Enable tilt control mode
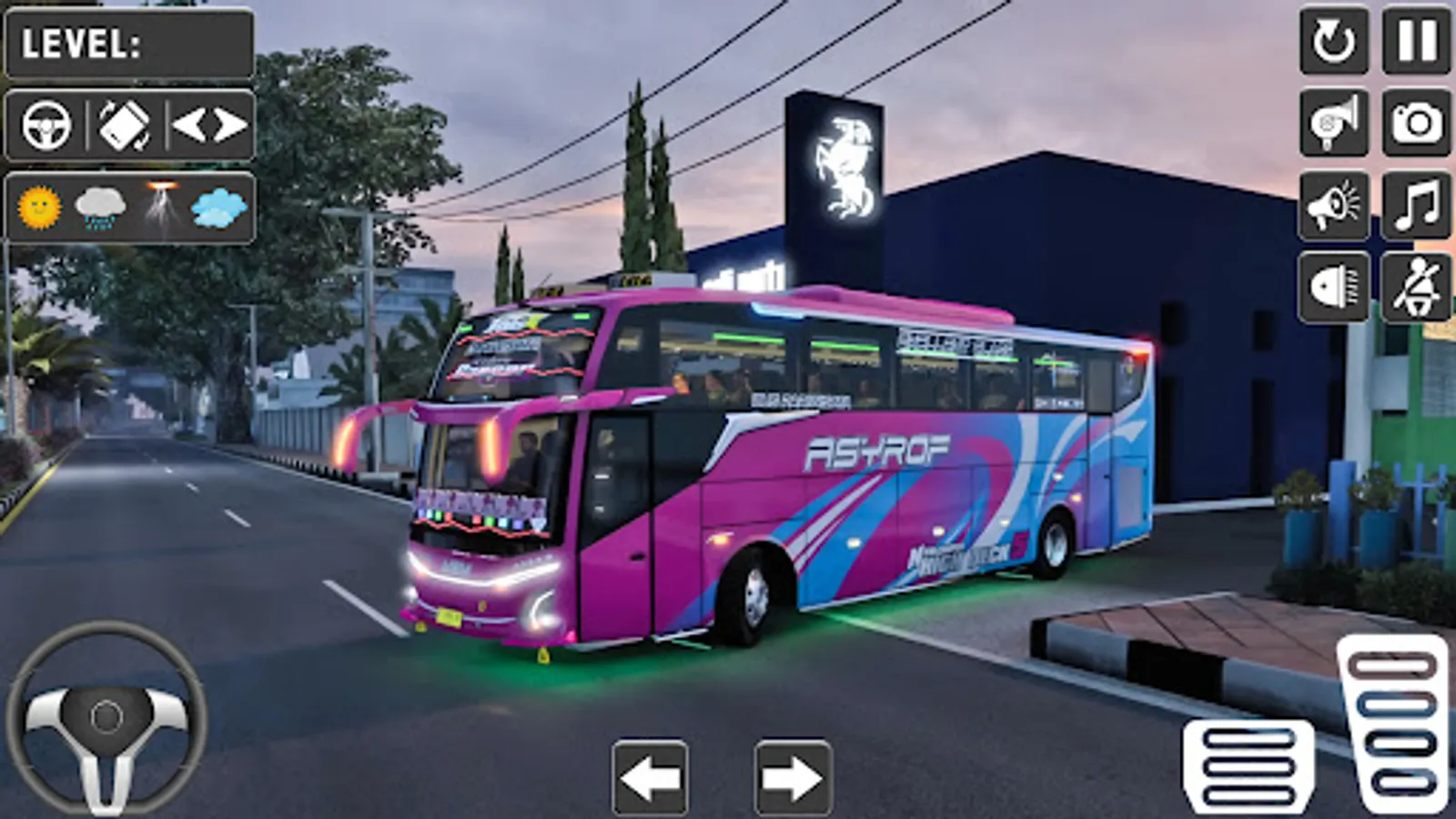Image resolution: width=1456 pixels, height=819 pixels. point(126,123)
